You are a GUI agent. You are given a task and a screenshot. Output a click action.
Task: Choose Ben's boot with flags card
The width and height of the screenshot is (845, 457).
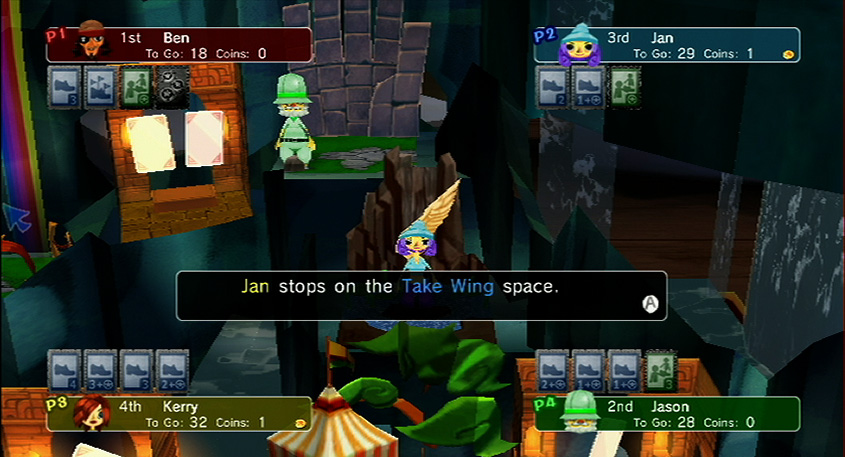(100, 86)
